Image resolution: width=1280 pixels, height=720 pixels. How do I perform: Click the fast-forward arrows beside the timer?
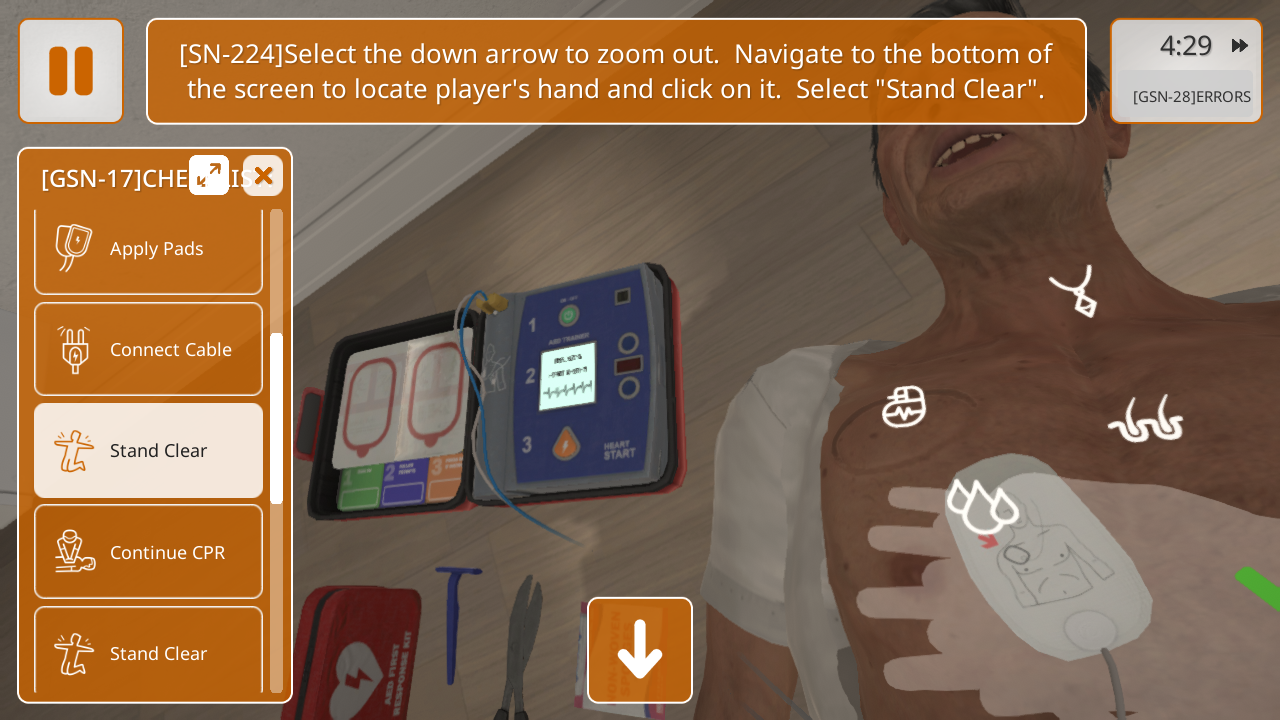pos(1240,46)
